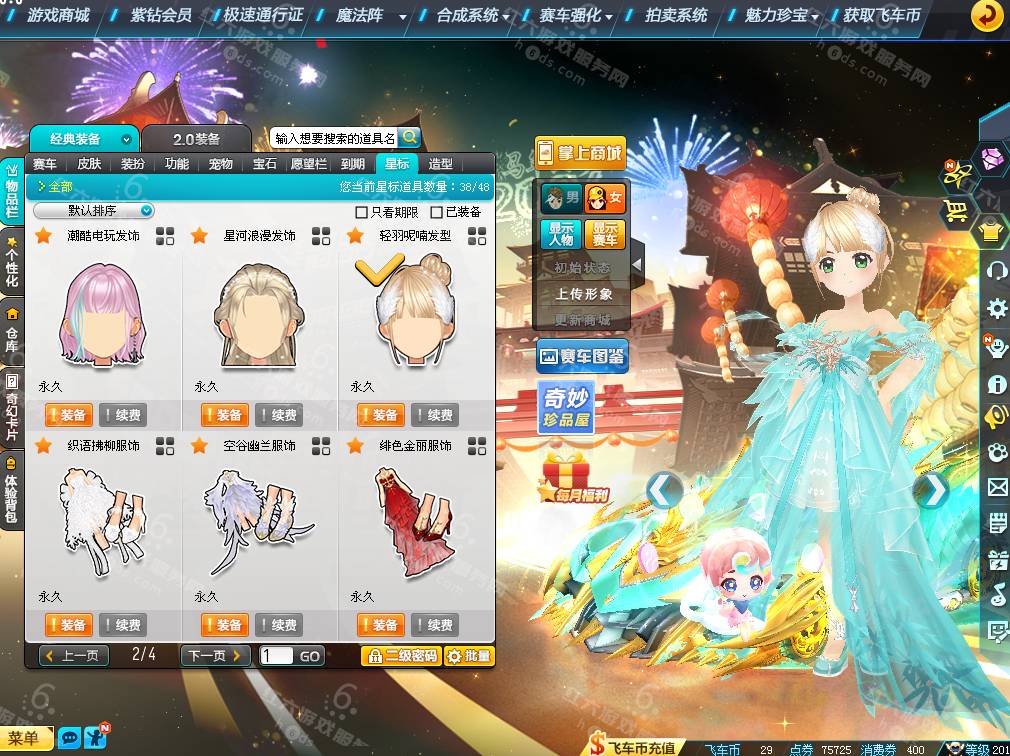Image resolution: width=1010 pixels, height=756 pixels.
Task: Go to the next page with 下一页
Action: click(x=215, y=656)
